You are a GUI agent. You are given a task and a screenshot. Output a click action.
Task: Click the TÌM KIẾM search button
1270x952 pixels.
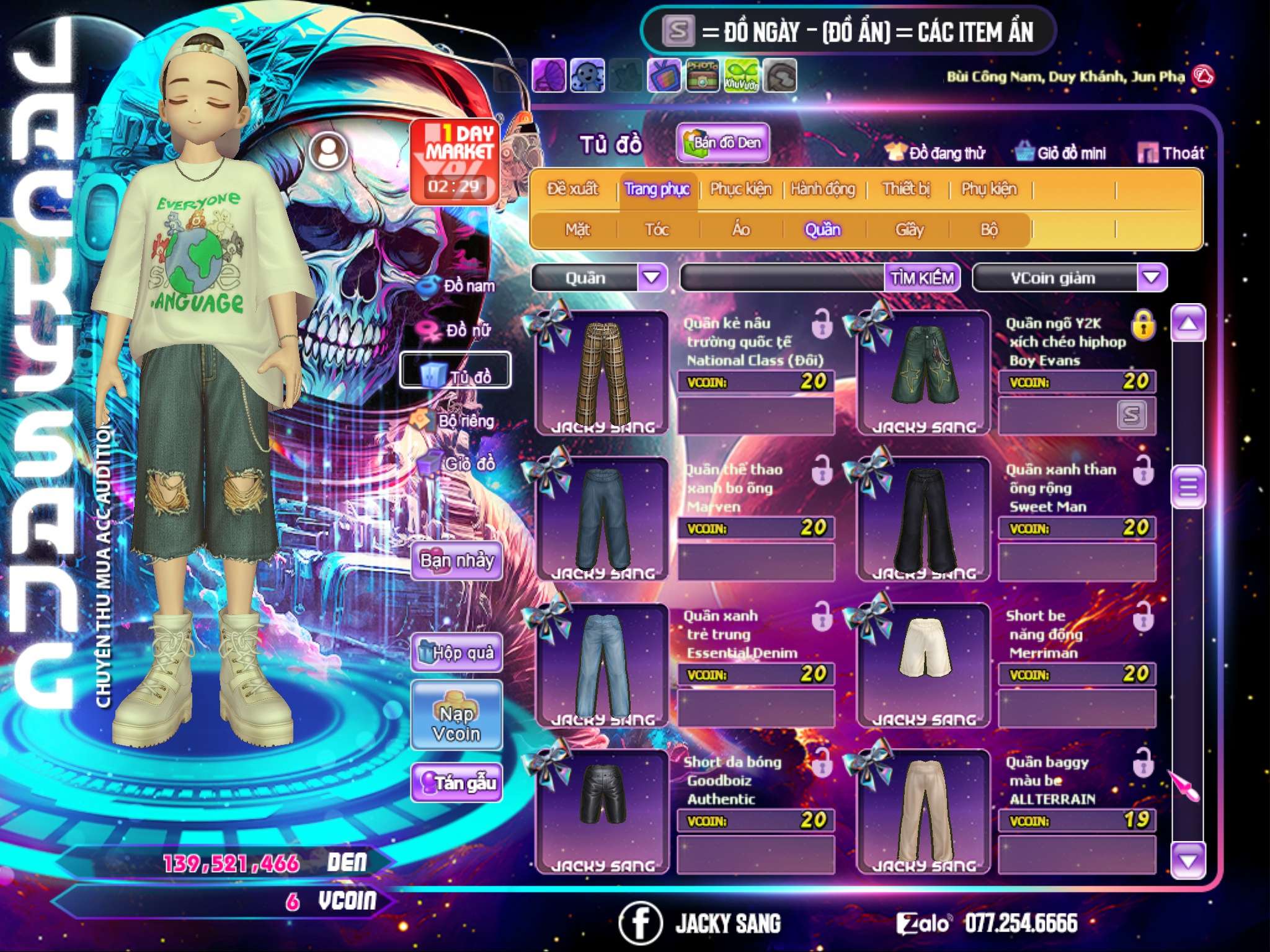[921, 278]
